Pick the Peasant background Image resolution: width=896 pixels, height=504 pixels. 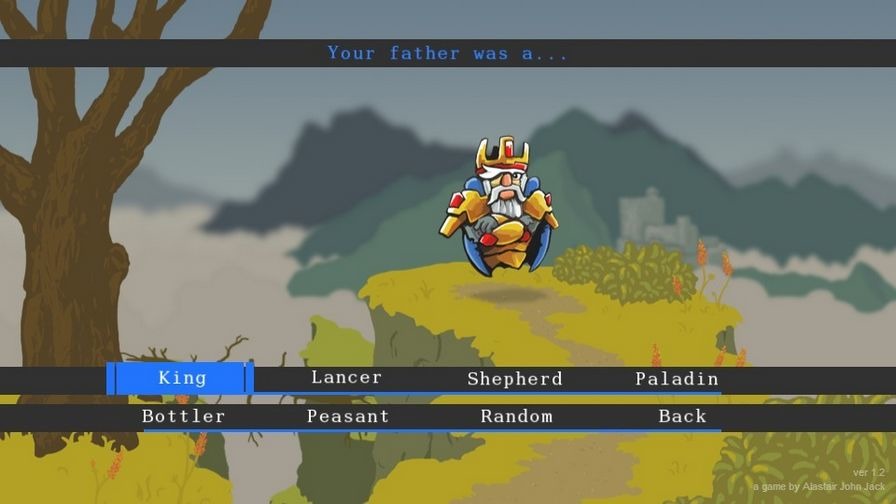[348, 416]
